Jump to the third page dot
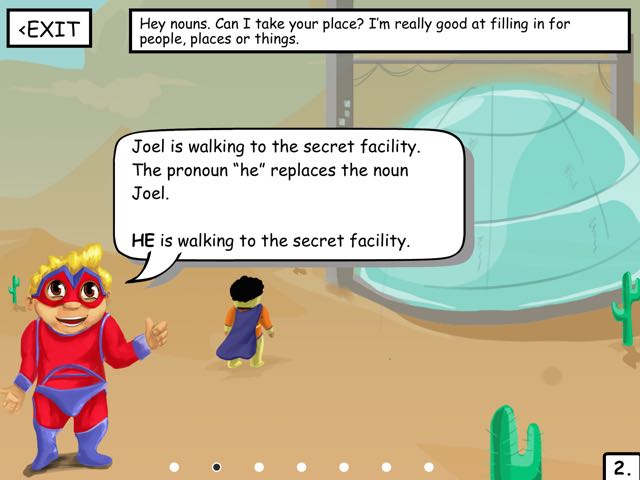The width and height of the screenshot is (640, 480). pos(259,467)
